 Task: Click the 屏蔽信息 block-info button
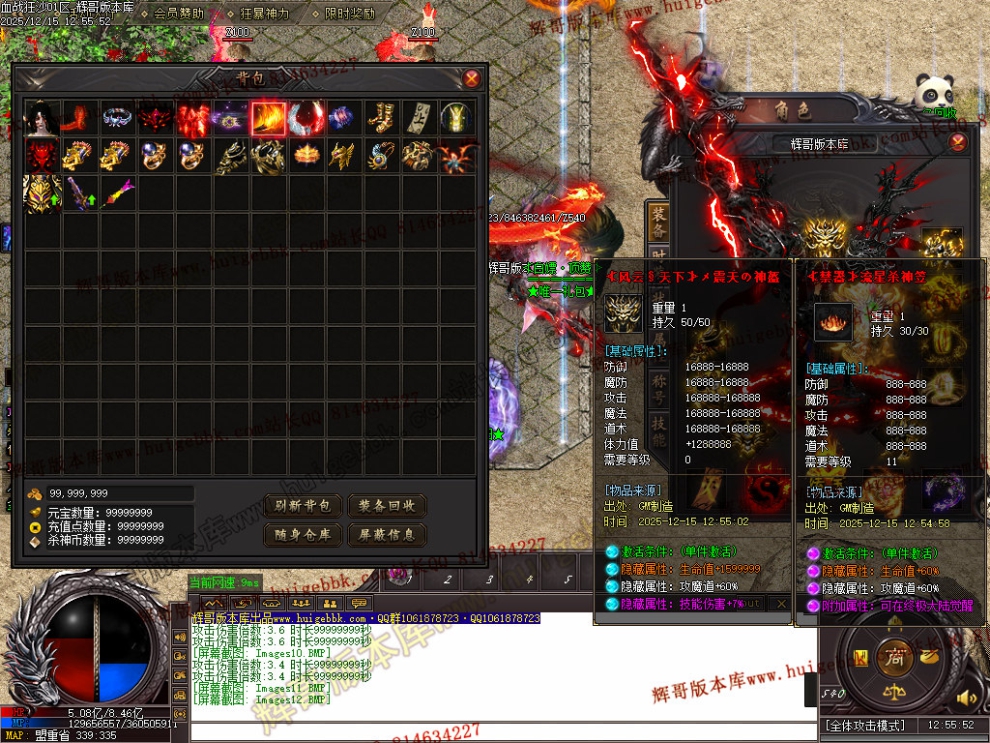[387, 535]
